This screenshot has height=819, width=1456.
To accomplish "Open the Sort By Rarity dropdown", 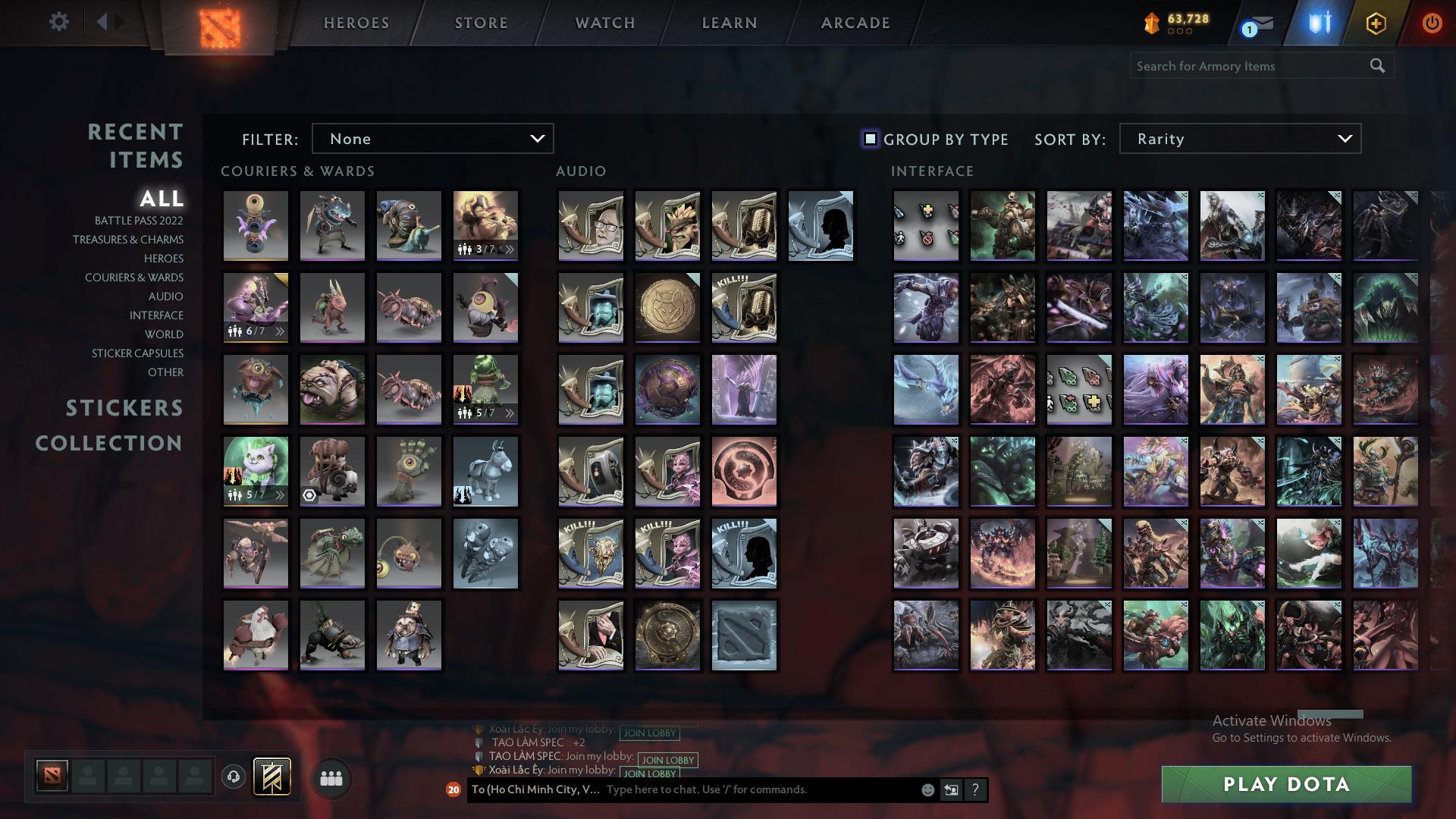I will (1238, 139).
